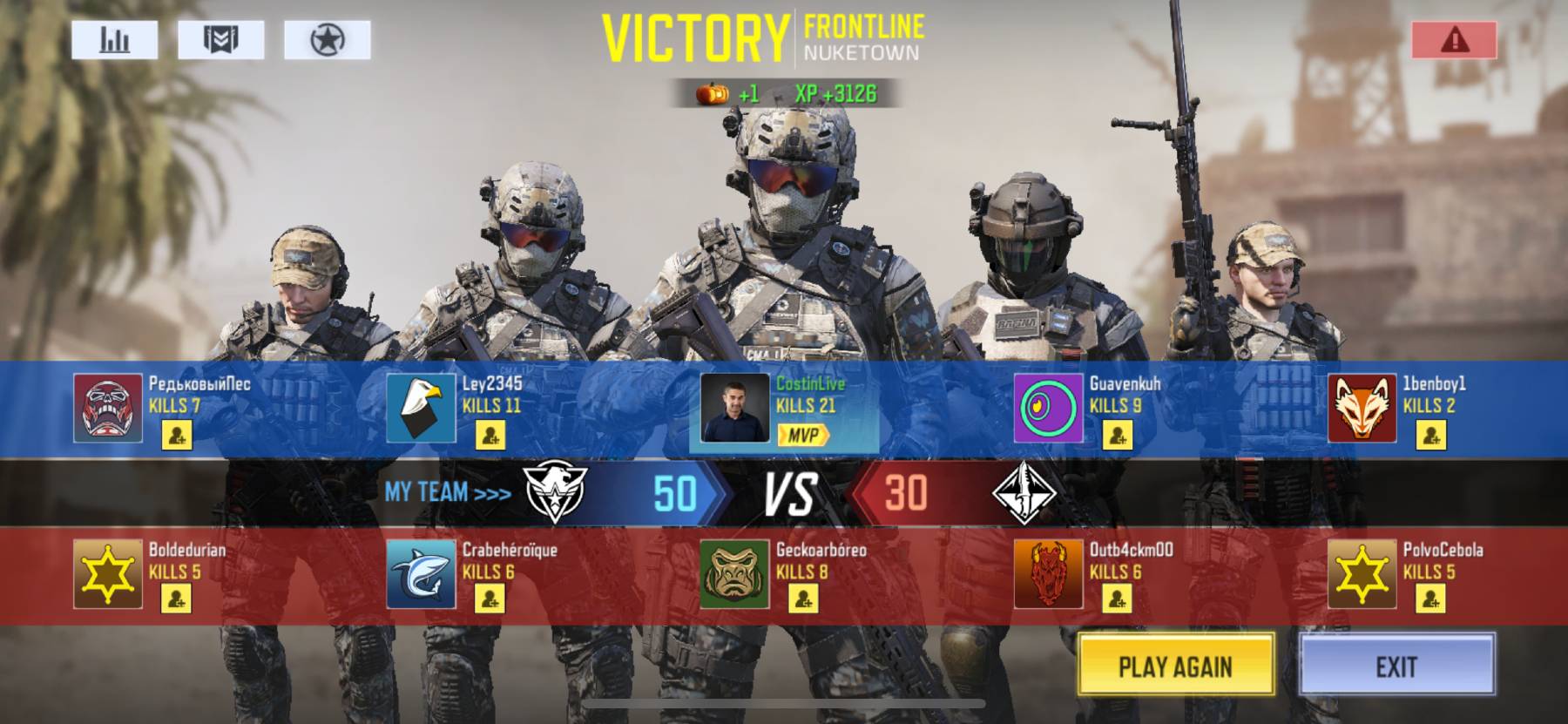Add Crabehéroïque as a friend

coord(490,599)
